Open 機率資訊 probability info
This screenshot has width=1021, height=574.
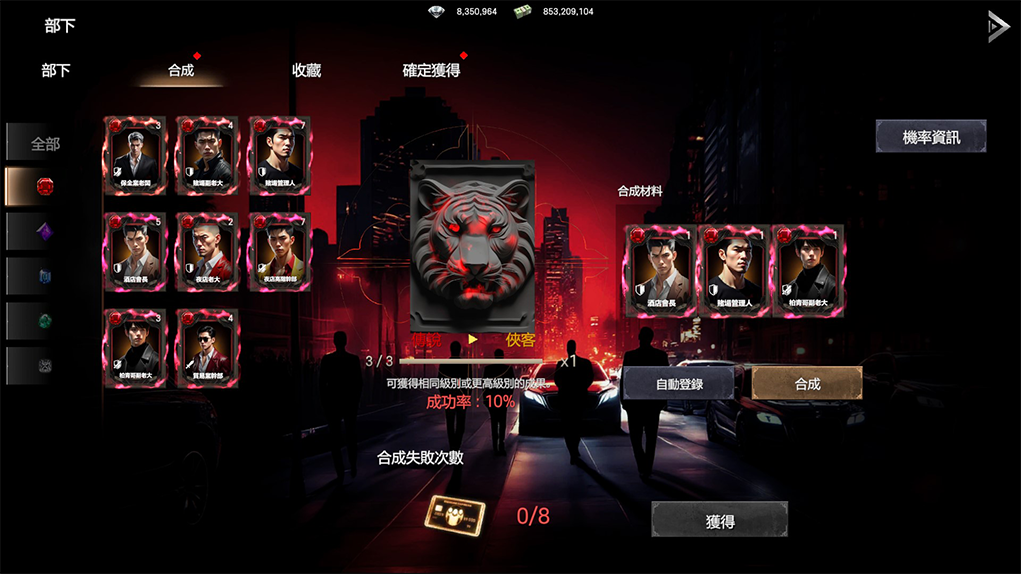coord(930,137)
